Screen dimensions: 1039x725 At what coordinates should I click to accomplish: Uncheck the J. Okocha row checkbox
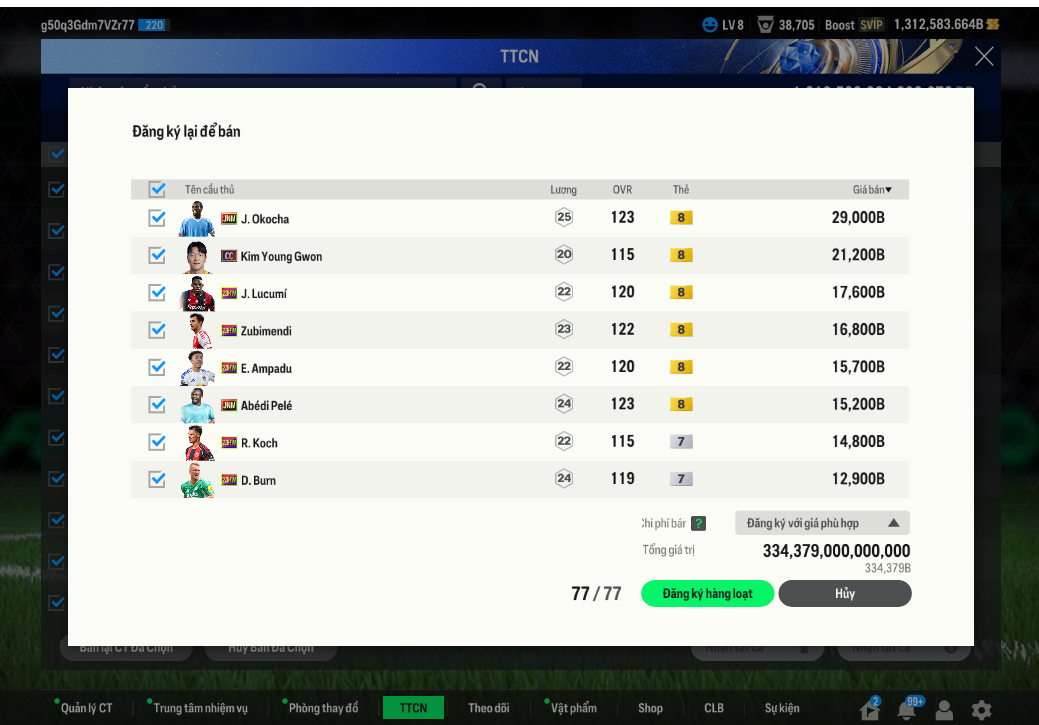pos(157,218)
